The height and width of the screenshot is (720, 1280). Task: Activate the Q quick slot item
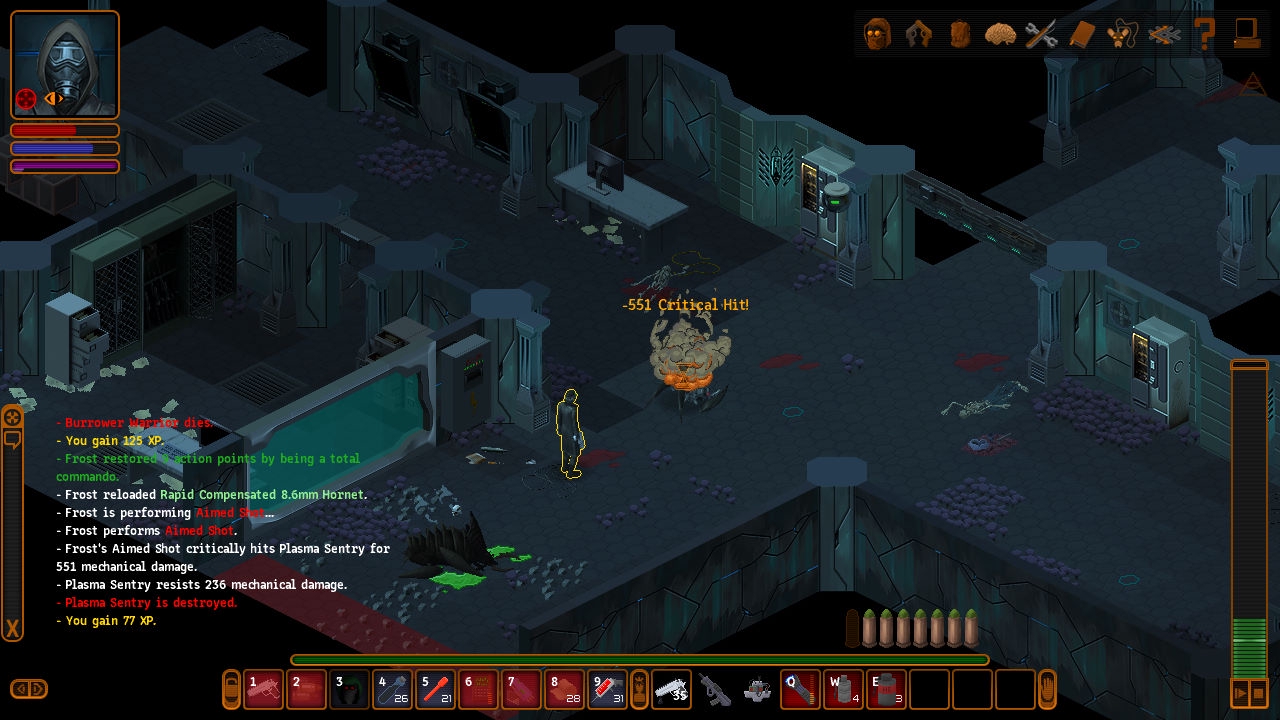pyautogui.click(x=800, y=689)
